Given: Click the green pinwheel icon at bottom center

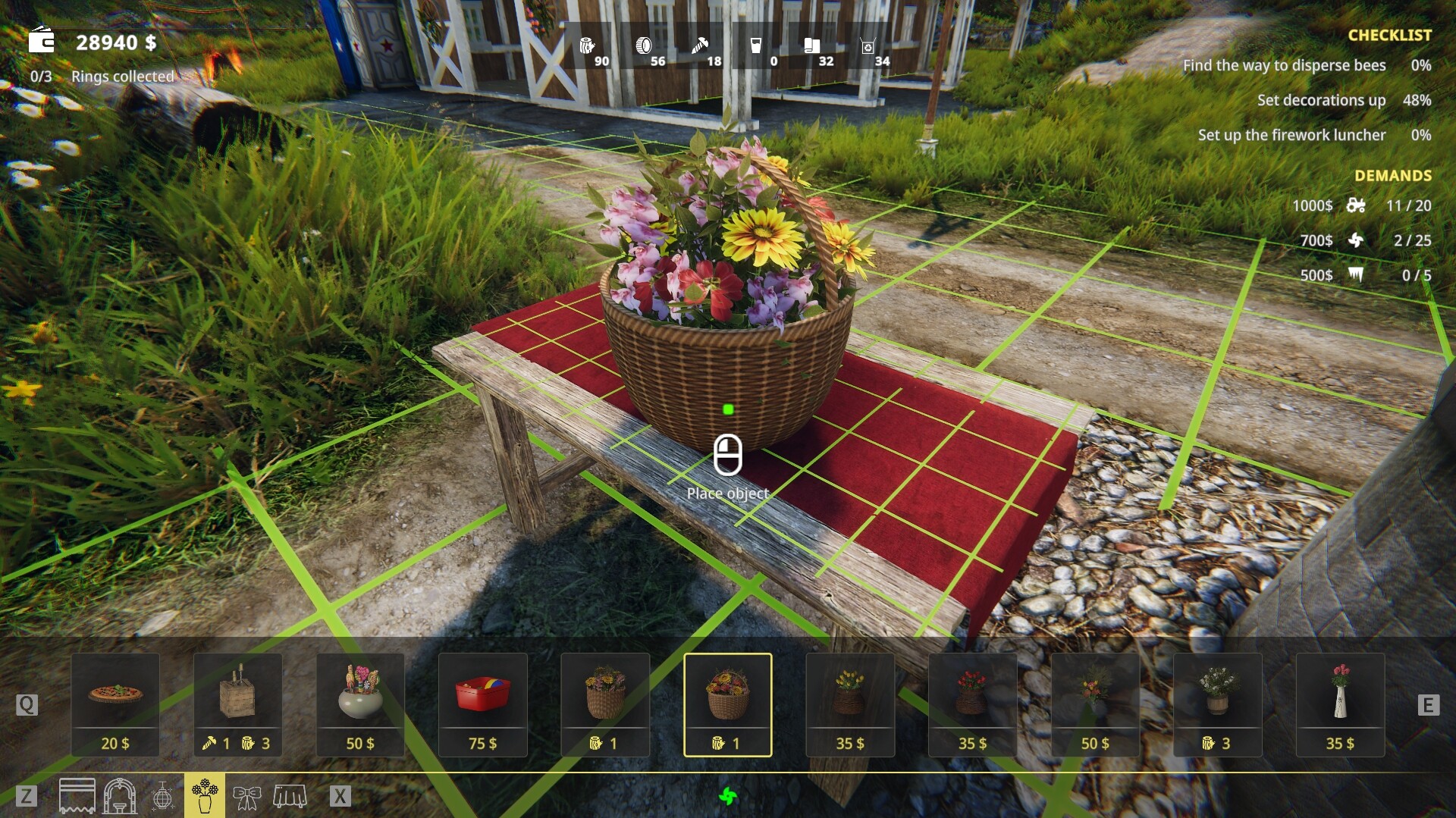Looking at the screenshot, I should point(730,797).
